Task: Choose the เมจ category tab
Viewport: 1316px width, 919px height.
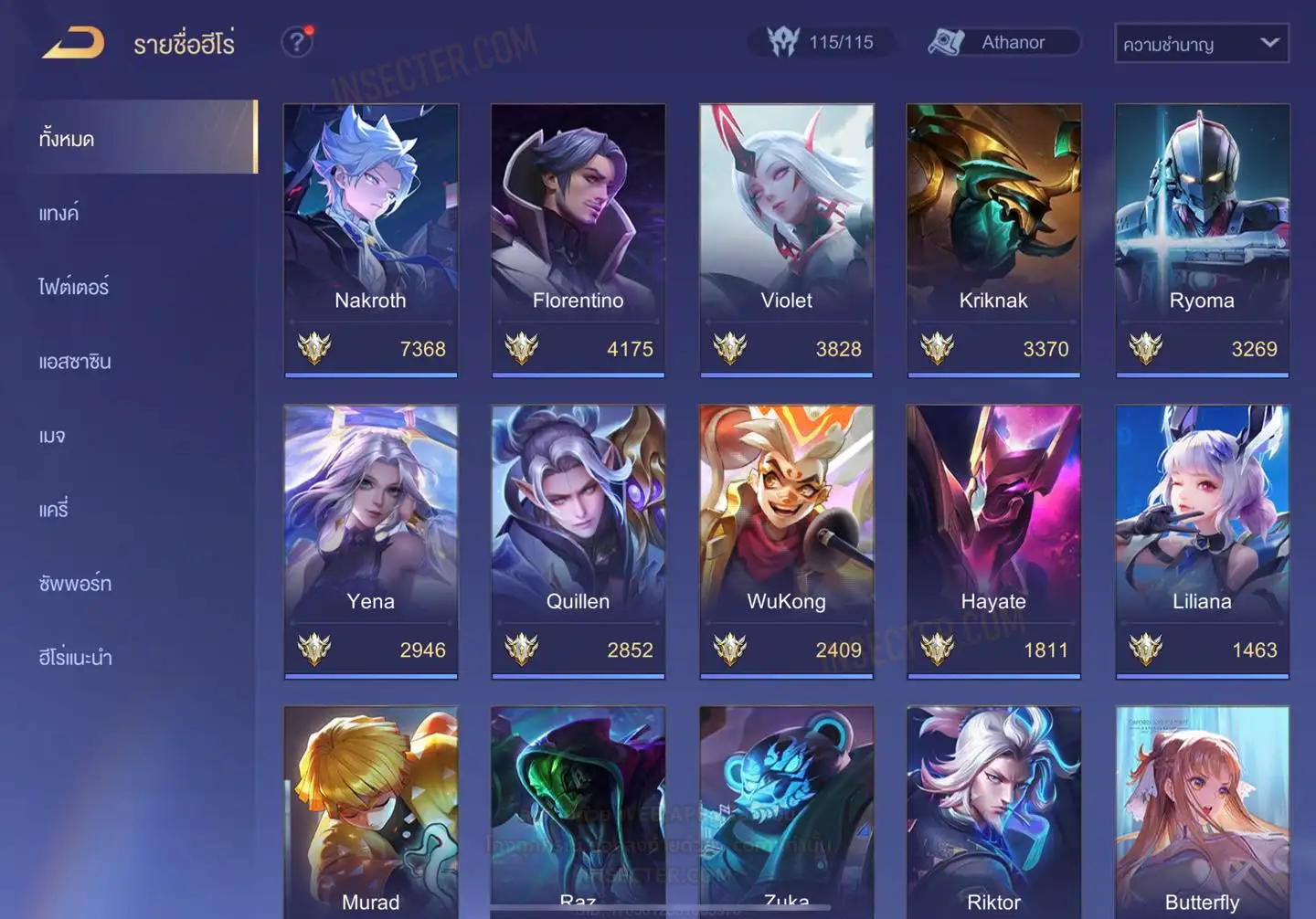Action: [52, 436]
